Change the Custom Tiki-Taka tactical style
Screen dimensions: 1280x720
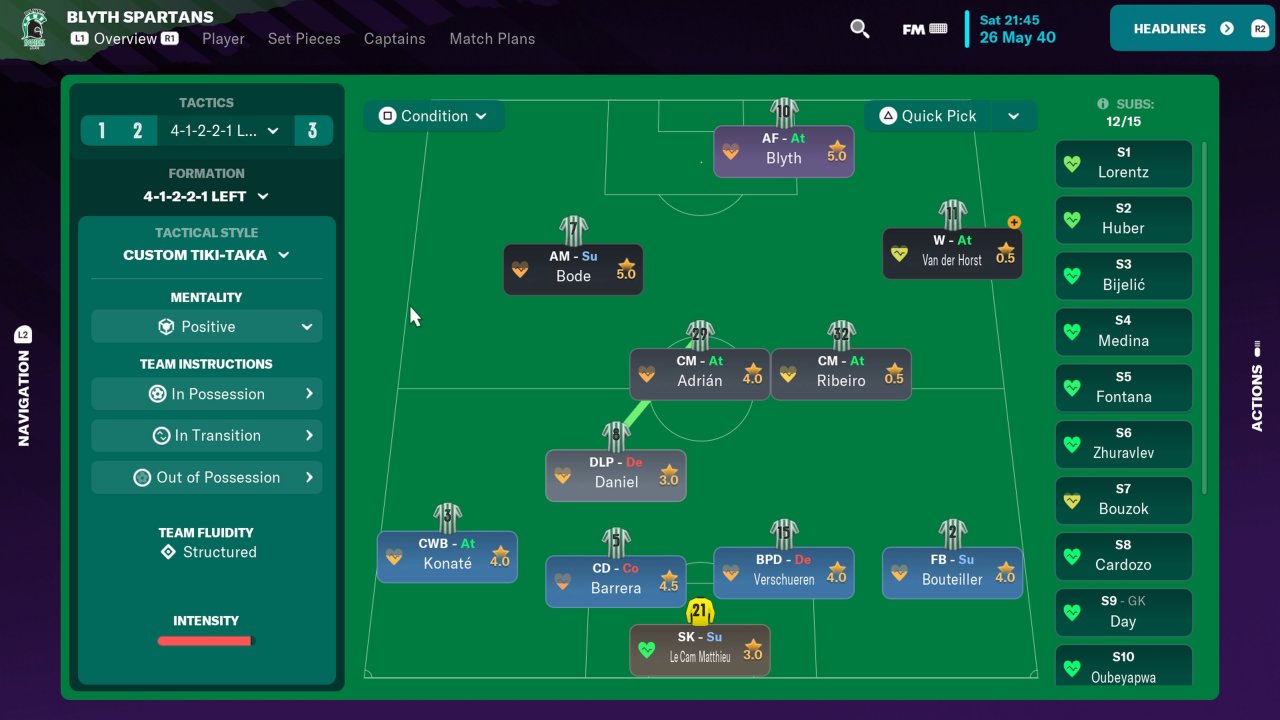click(x=206, y=255)
